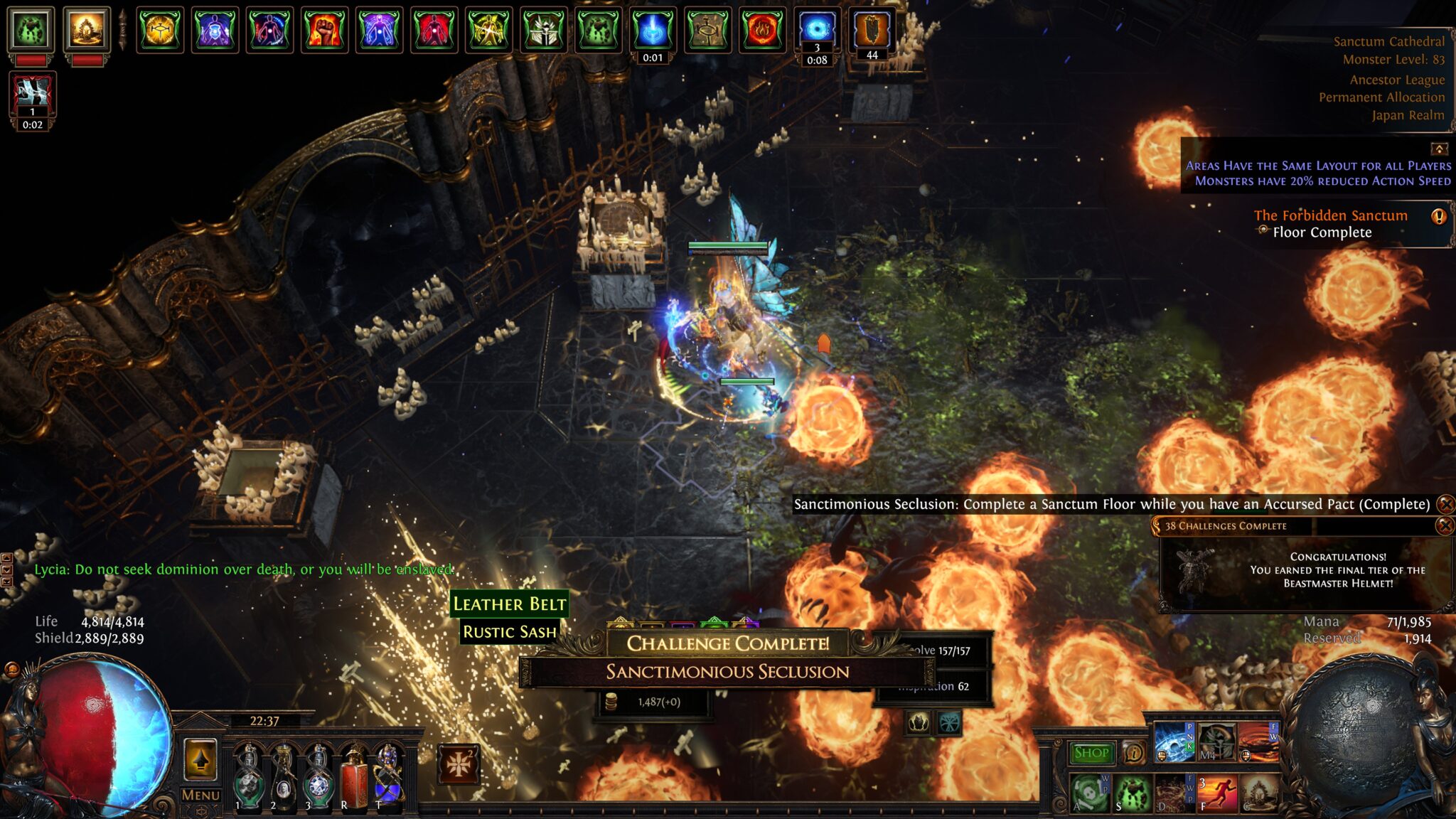Use the skull flask in slot 1

(250, 778)
